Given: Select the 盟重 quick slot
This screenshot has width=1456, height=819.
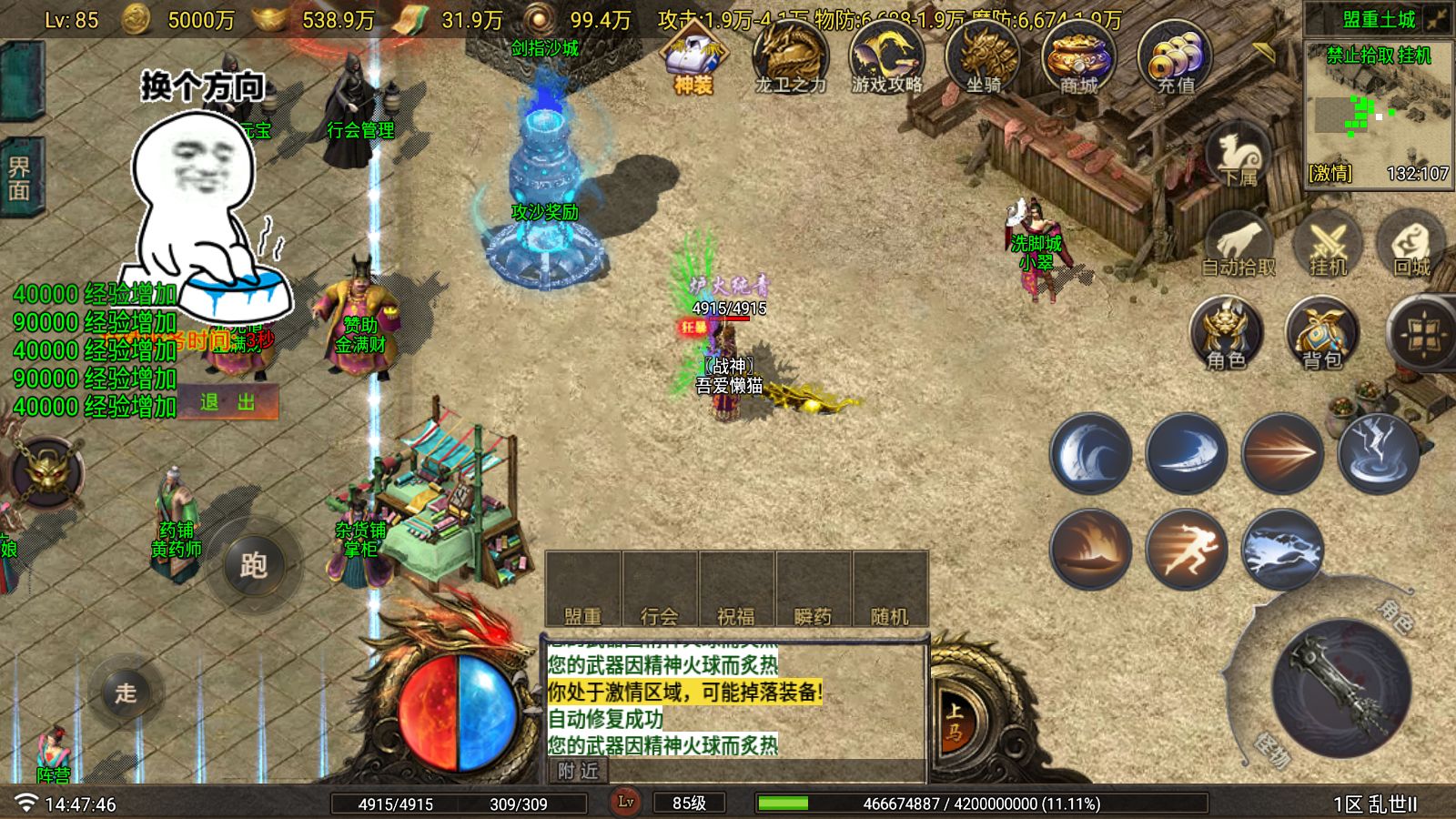Looking at the screenshot, I should [582, 590].
